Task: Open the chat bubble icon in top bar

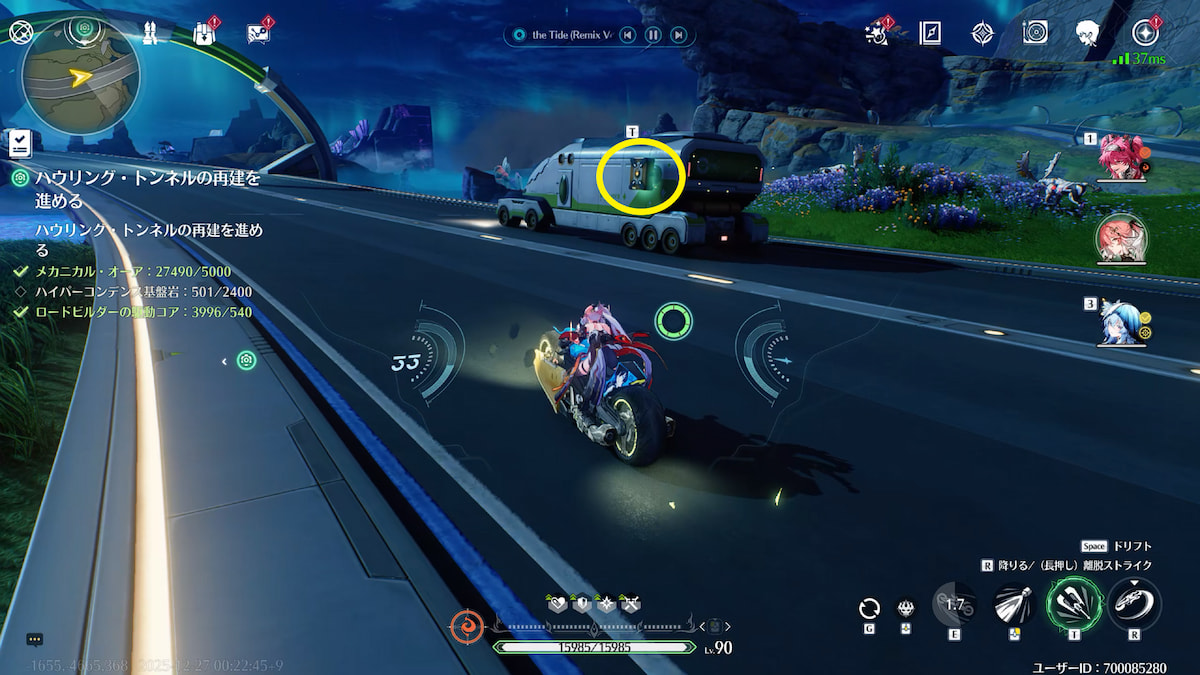Action: coord(258,32)
